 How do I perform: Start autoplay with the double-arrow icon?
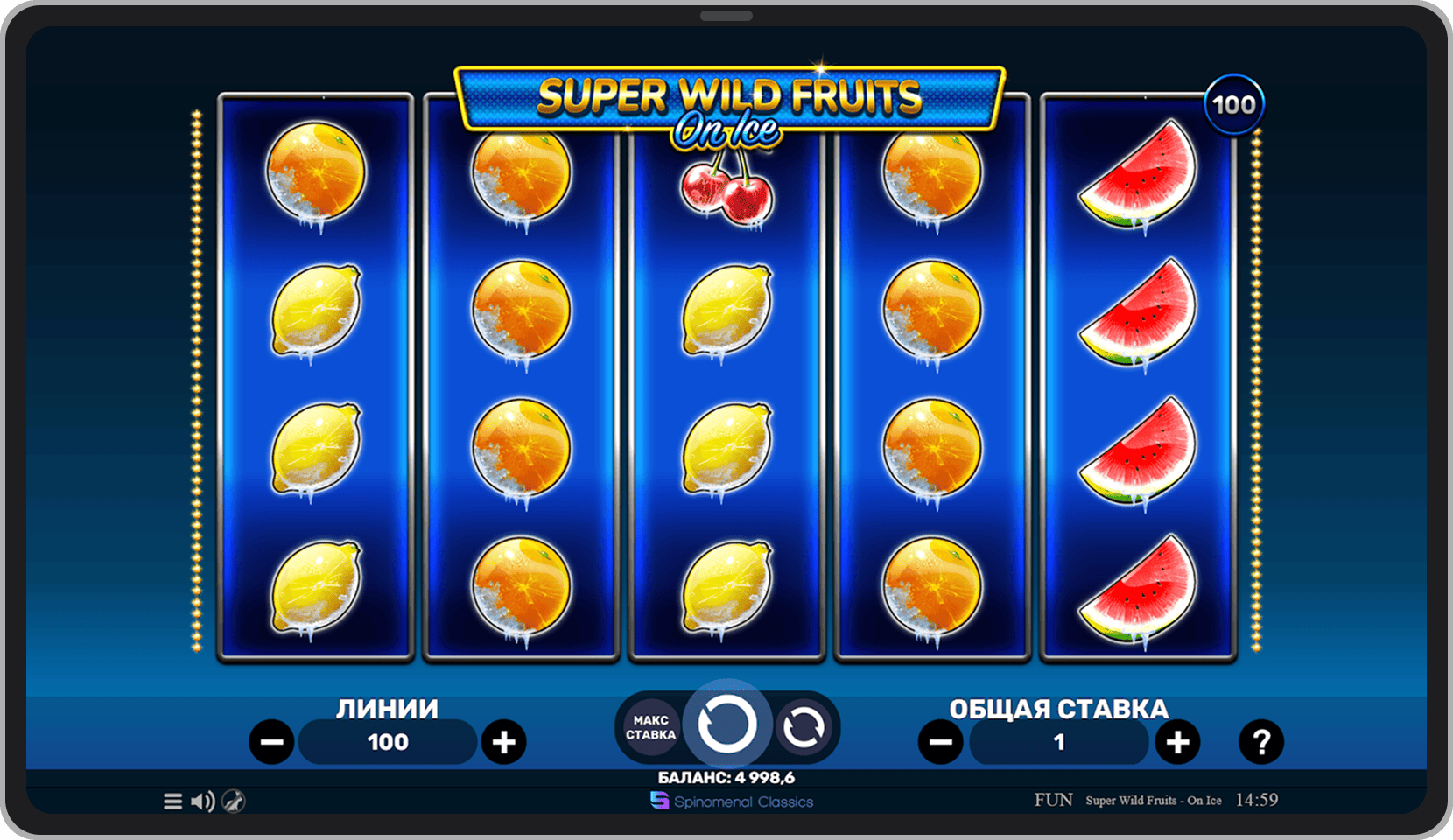806,726
